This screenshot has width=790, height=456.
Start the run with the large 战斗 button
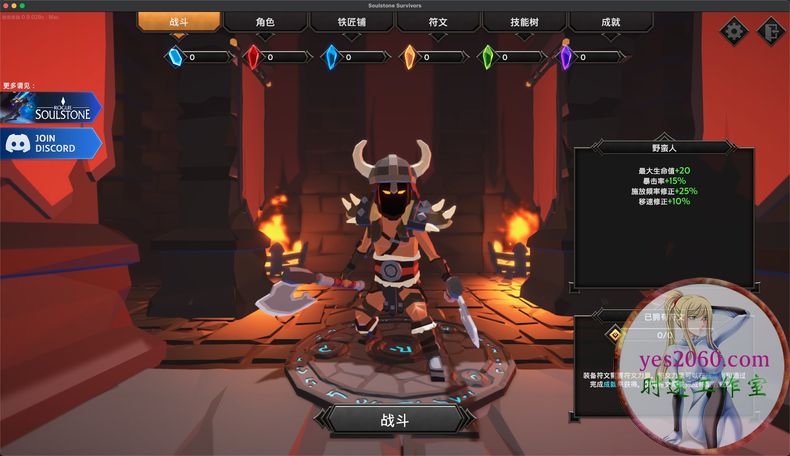tap(394, 419)
